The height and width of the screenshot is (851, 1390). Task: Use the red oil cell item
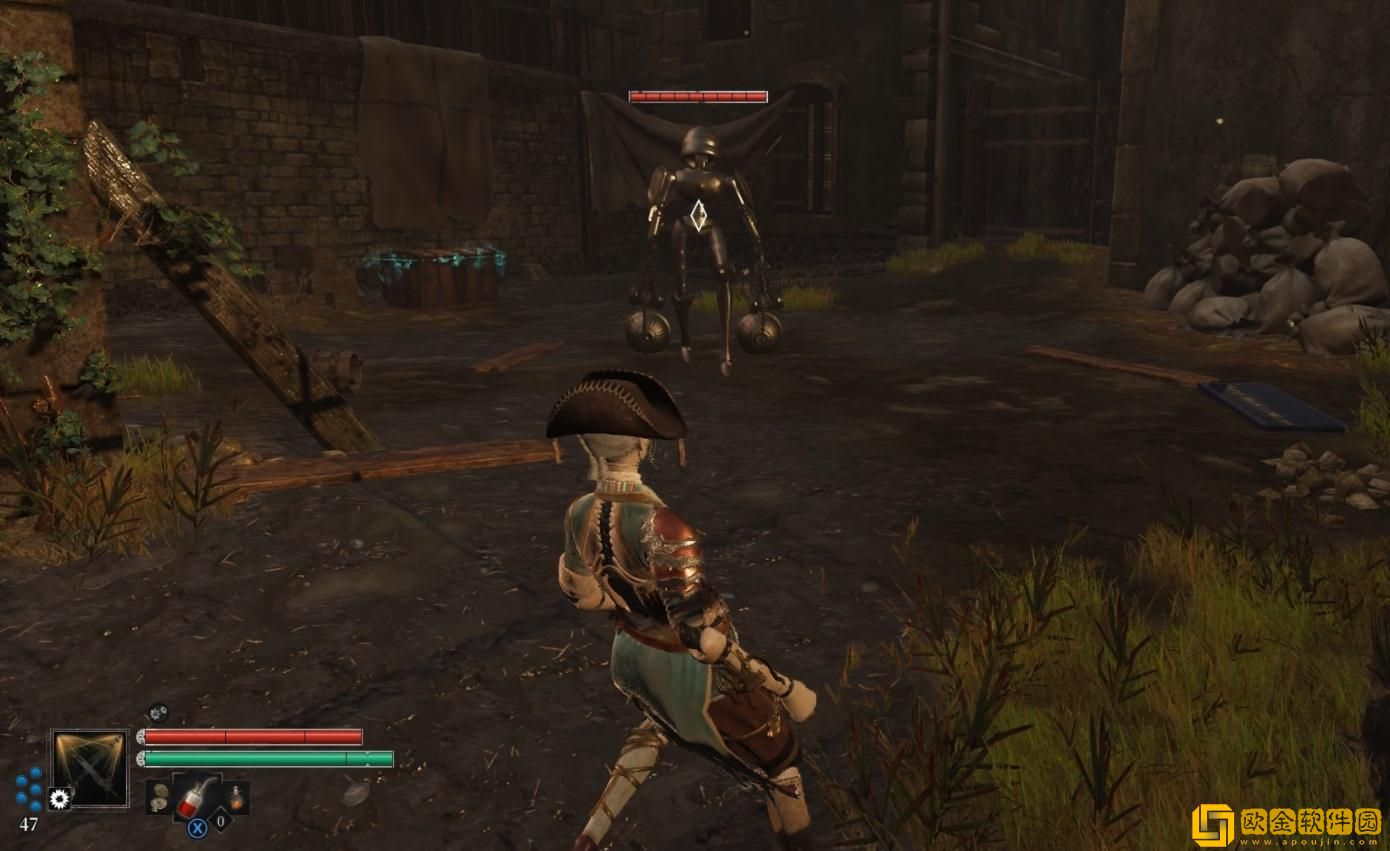pyautogui.click(x=196, y=795)
